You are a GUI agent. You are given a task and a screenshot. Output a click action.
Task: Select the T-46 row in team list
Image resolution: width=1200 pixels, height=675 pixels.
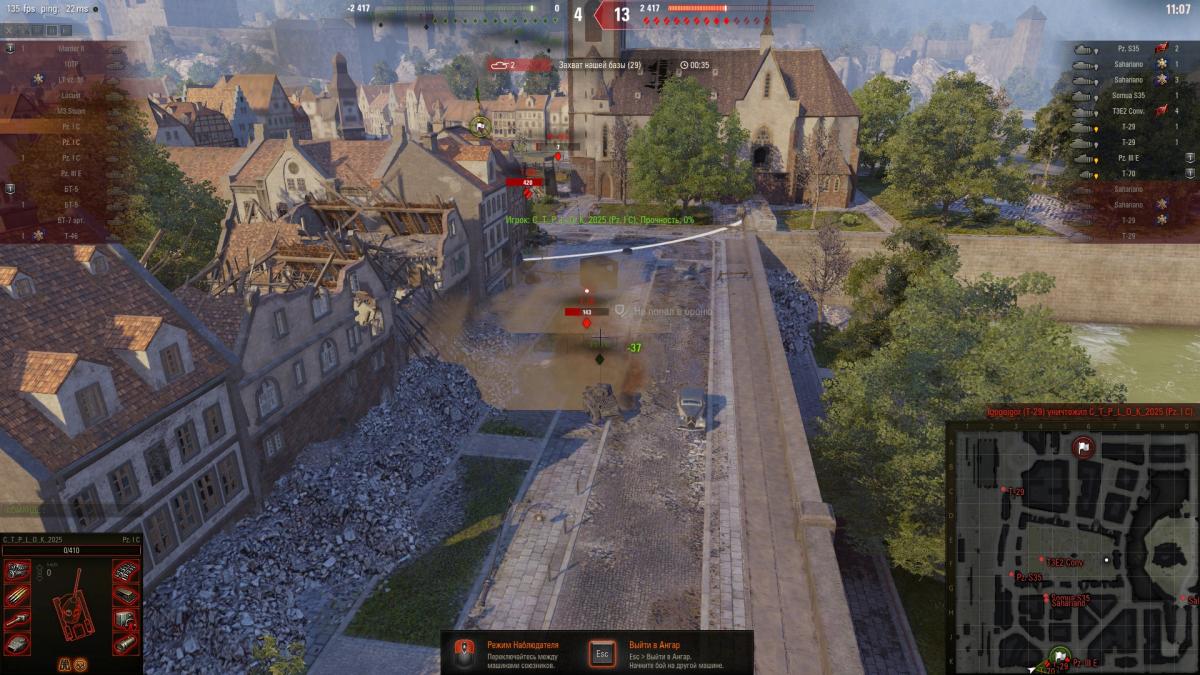click(70, 236)
